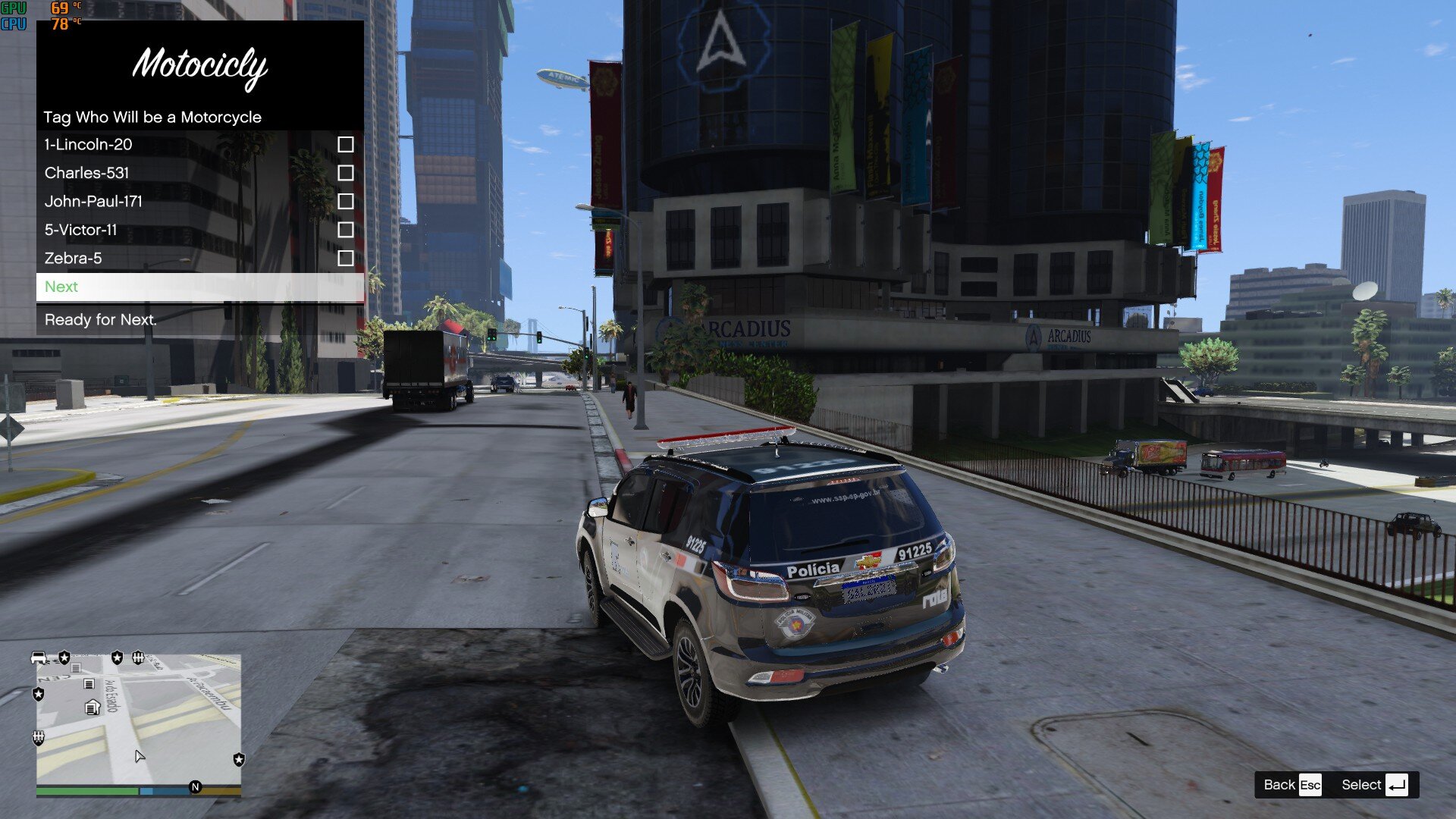Screen dimensions: 1456x819
Task: Check the John-Paul-171 box
Action: coord(345,201)
